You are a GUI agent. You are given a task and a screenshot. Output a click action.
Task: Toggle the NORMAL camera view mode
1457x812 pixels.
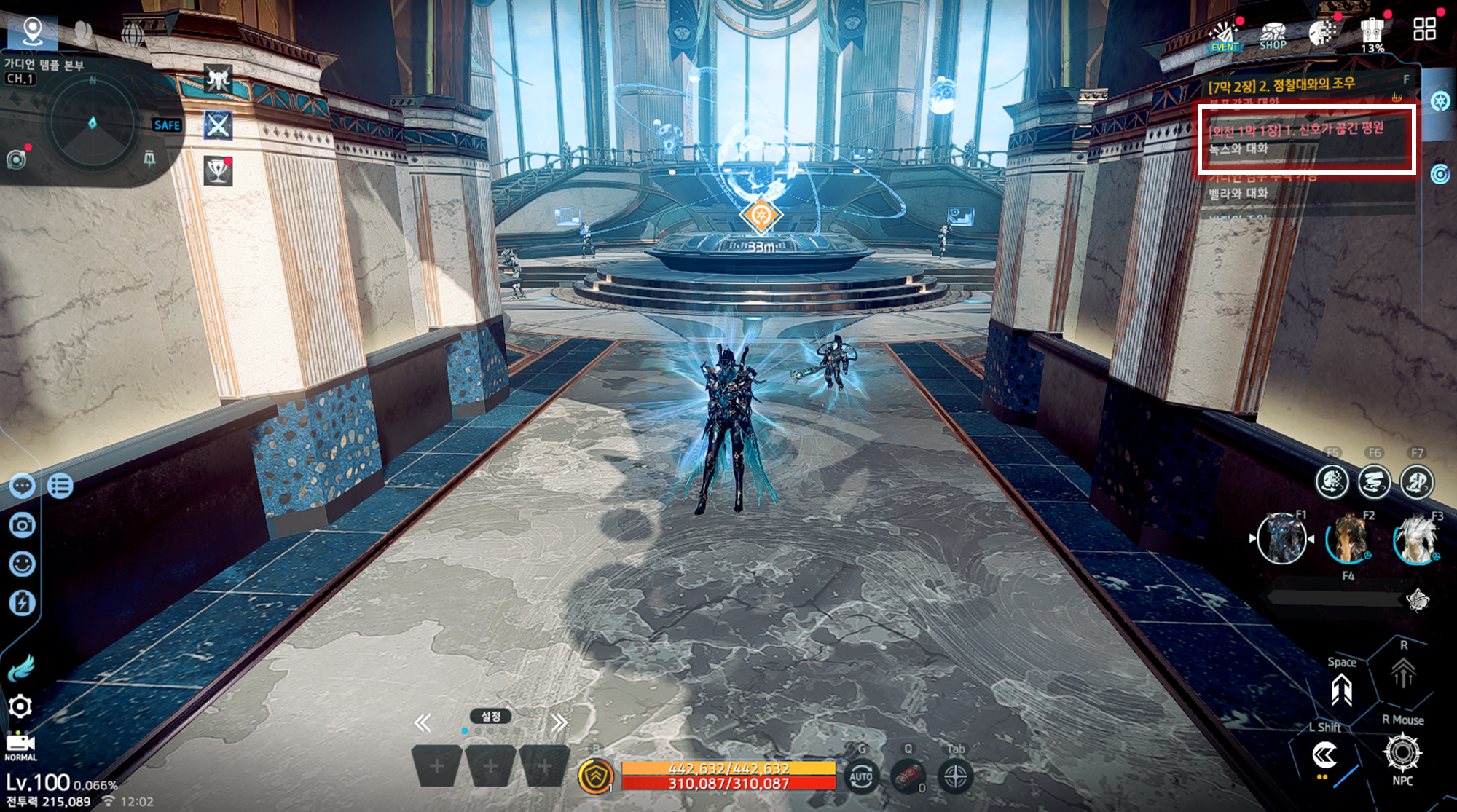point(20,746)
